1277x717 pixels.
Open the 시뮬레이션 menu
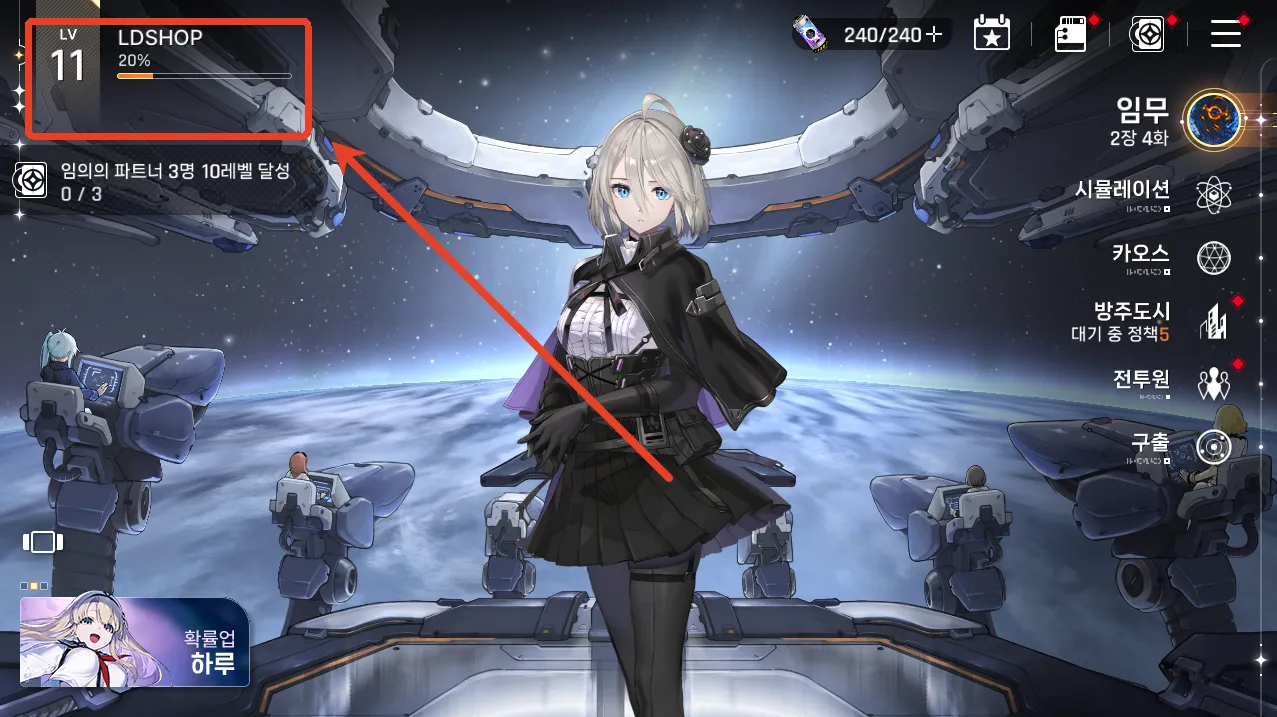[1213, 194]
